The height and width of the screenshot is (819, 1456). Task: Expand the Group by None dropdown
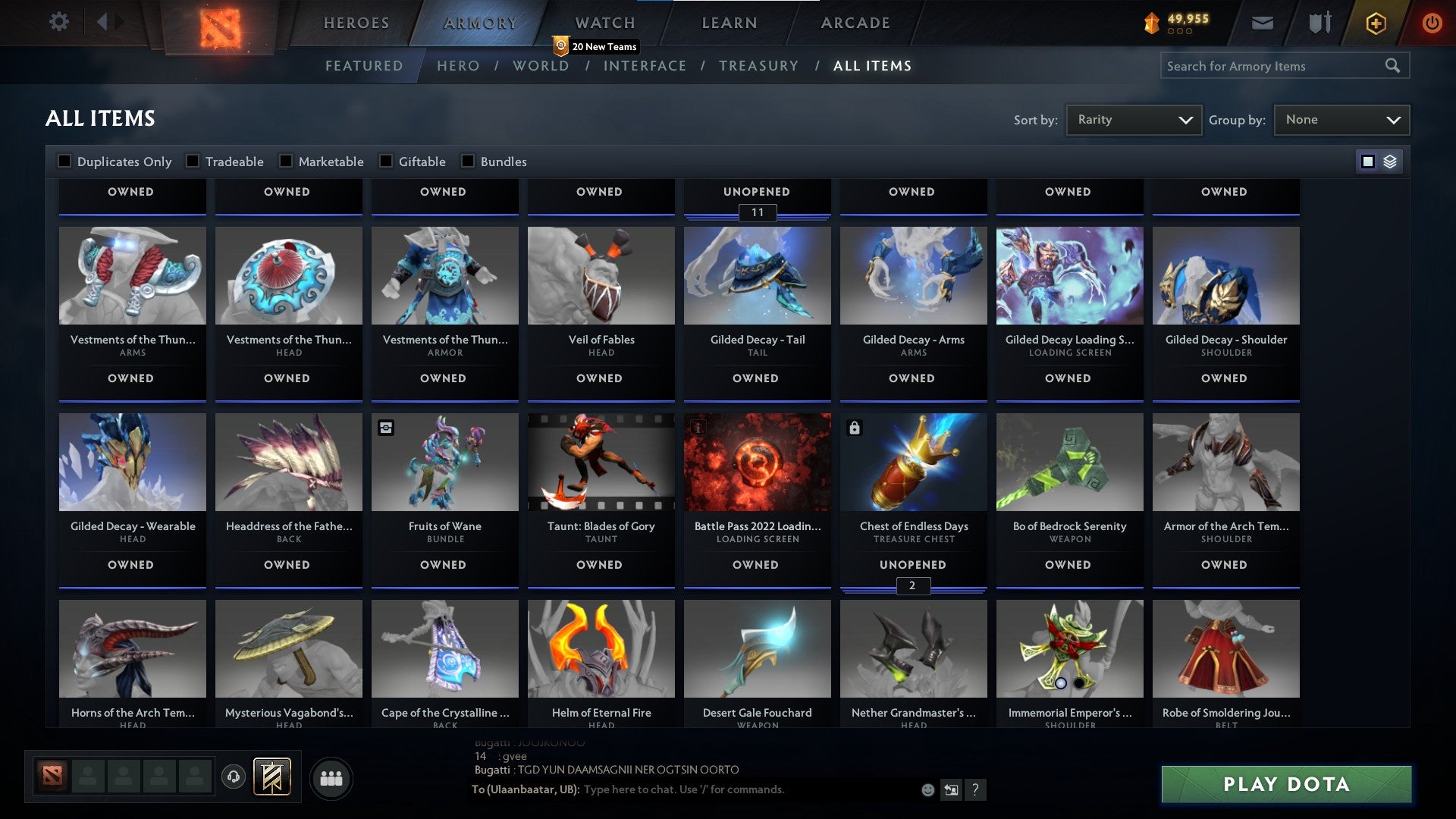point(1341,119)
